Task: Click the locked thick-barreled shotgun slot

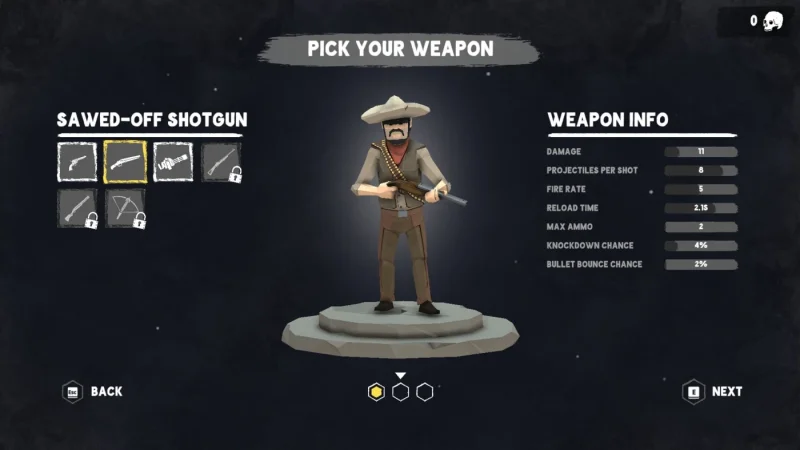Action: [76, 208]
